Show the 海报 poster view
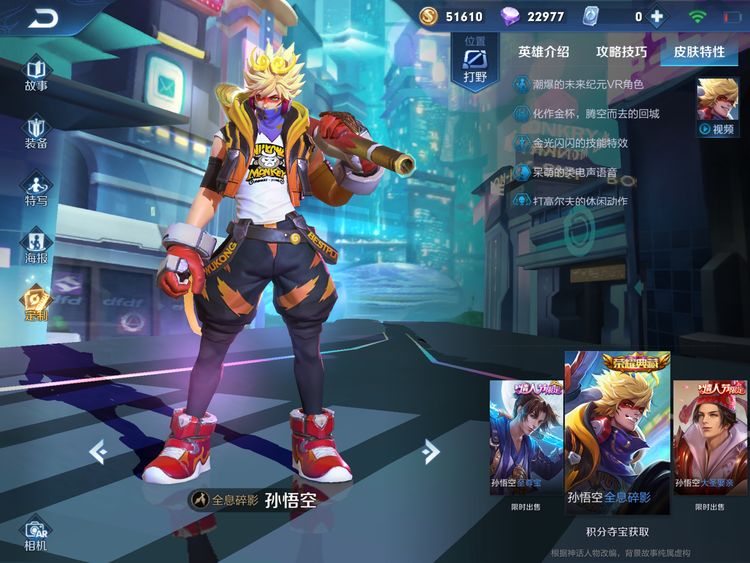This screenshot has height=563, width=750. click(x=36, y=248)
